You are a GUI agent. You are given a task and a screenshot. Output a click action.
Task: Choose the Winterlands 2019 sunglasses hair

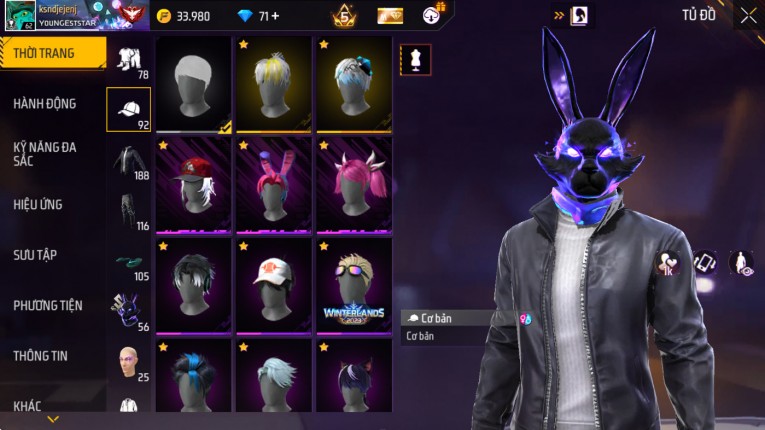coord(354,285)
